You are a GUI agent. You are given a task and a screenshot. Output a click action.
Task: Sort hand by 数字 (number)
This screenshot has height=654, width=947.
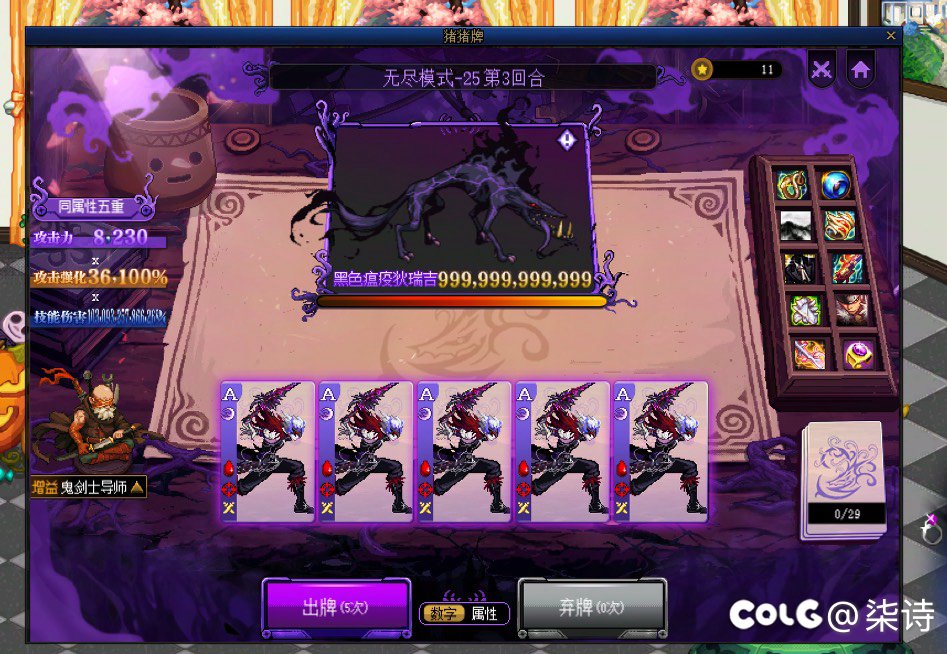pyautogui.click(x=443, y=613)
